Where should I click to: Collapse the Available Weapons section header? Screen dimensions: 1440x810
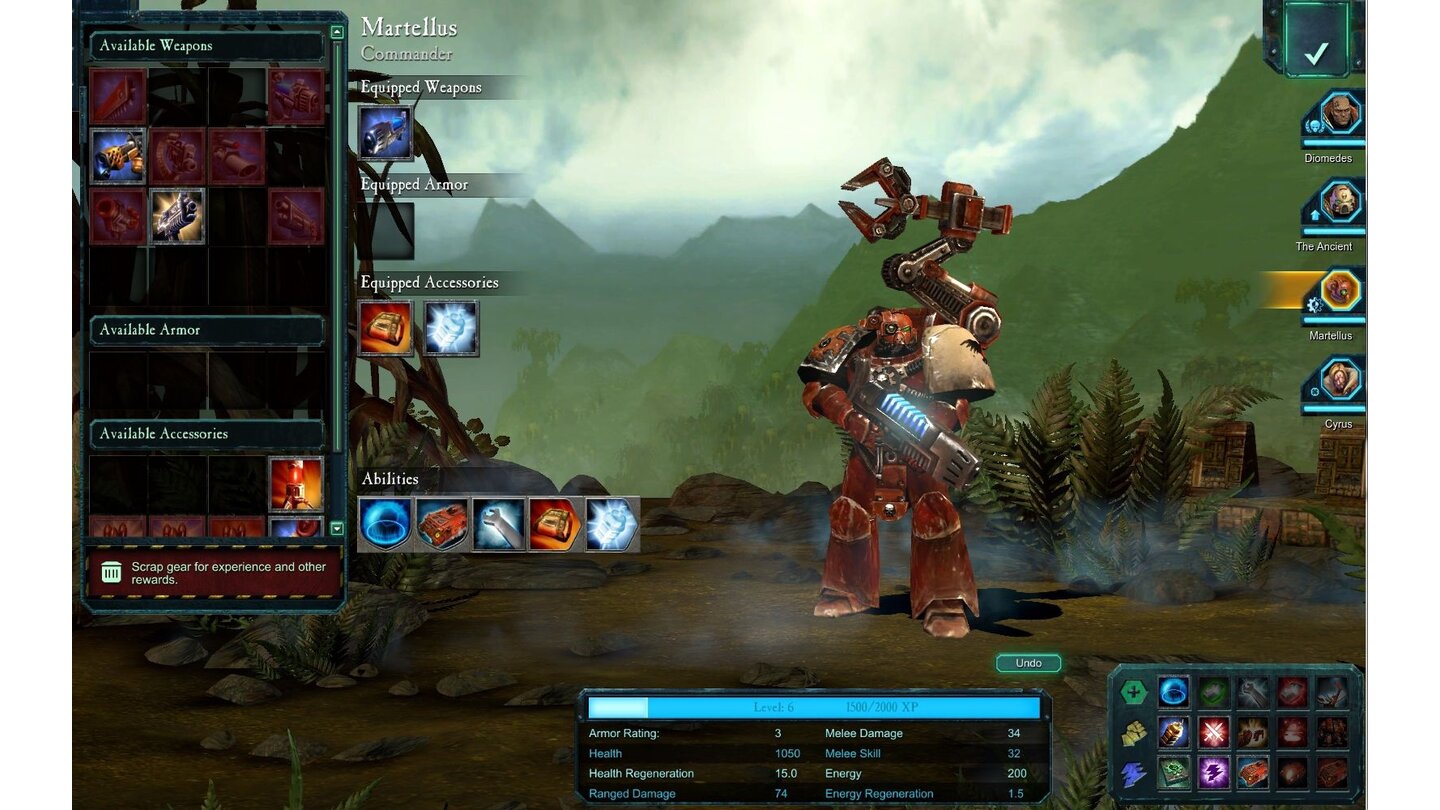pyautogui.click(x=207, y=45)
